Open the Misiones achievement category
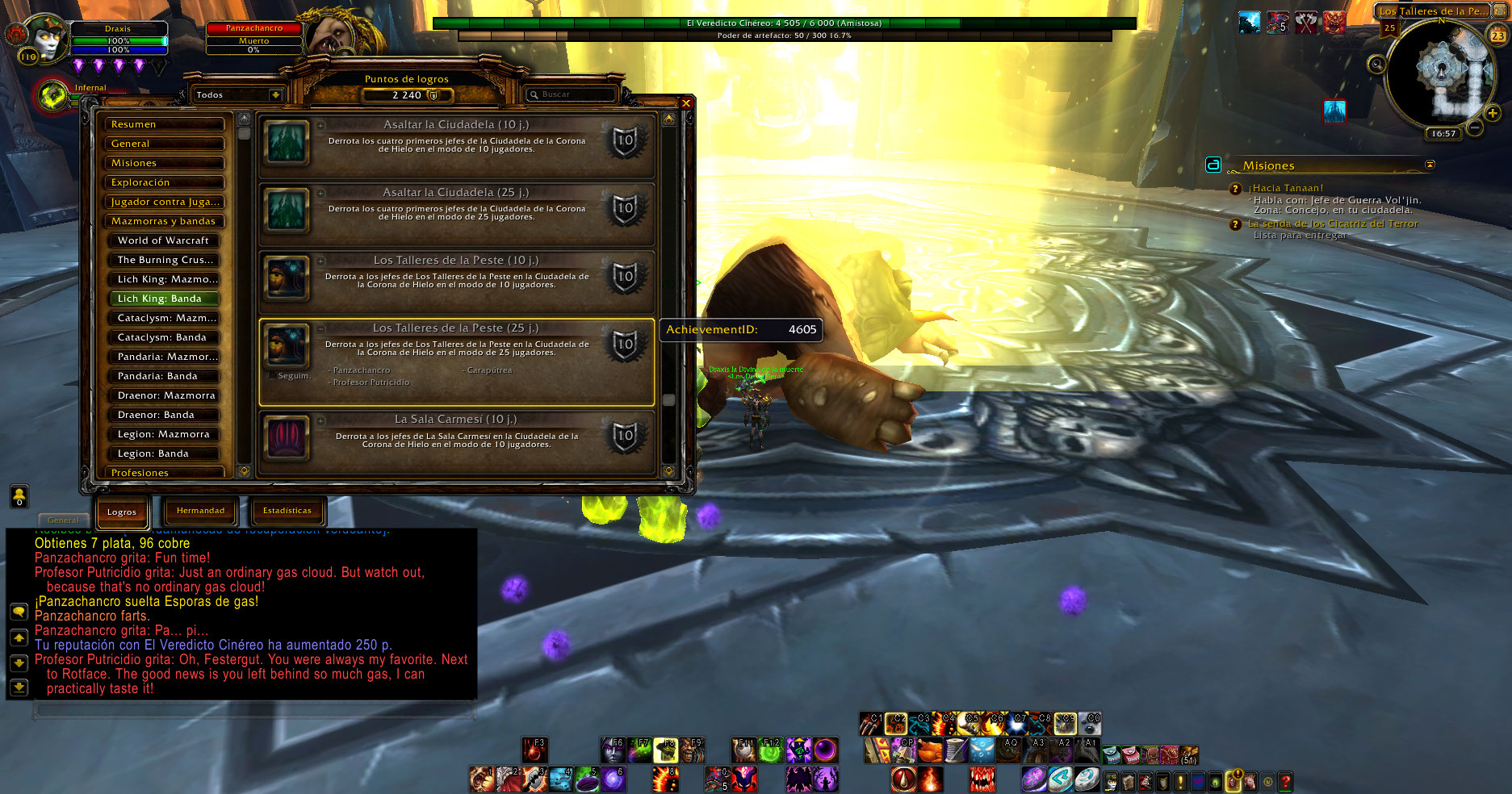Viewport: 1512px width, 794px height. coord(164,163)
